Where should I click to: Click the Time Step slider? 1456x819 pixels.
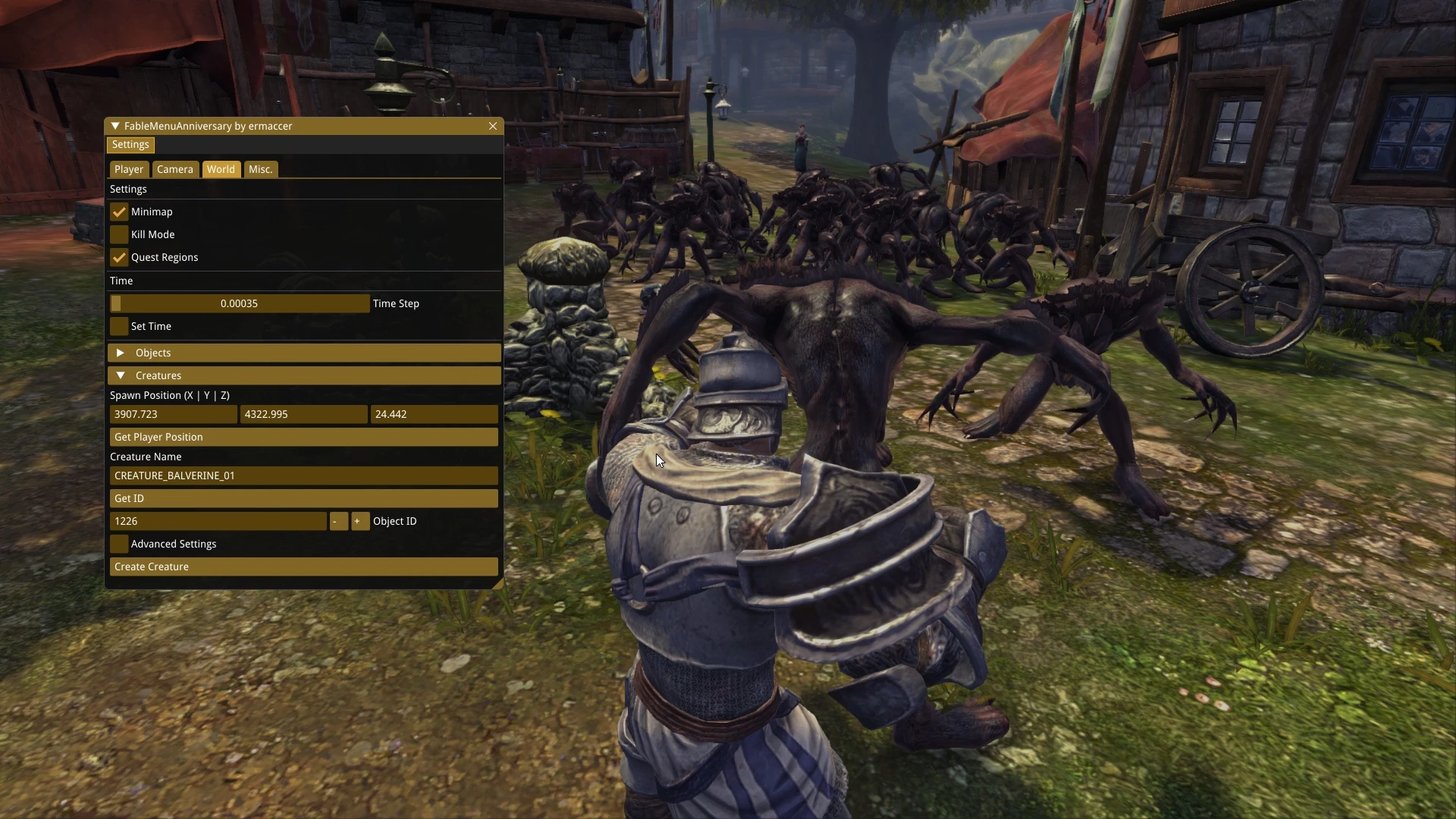point(240,303)
